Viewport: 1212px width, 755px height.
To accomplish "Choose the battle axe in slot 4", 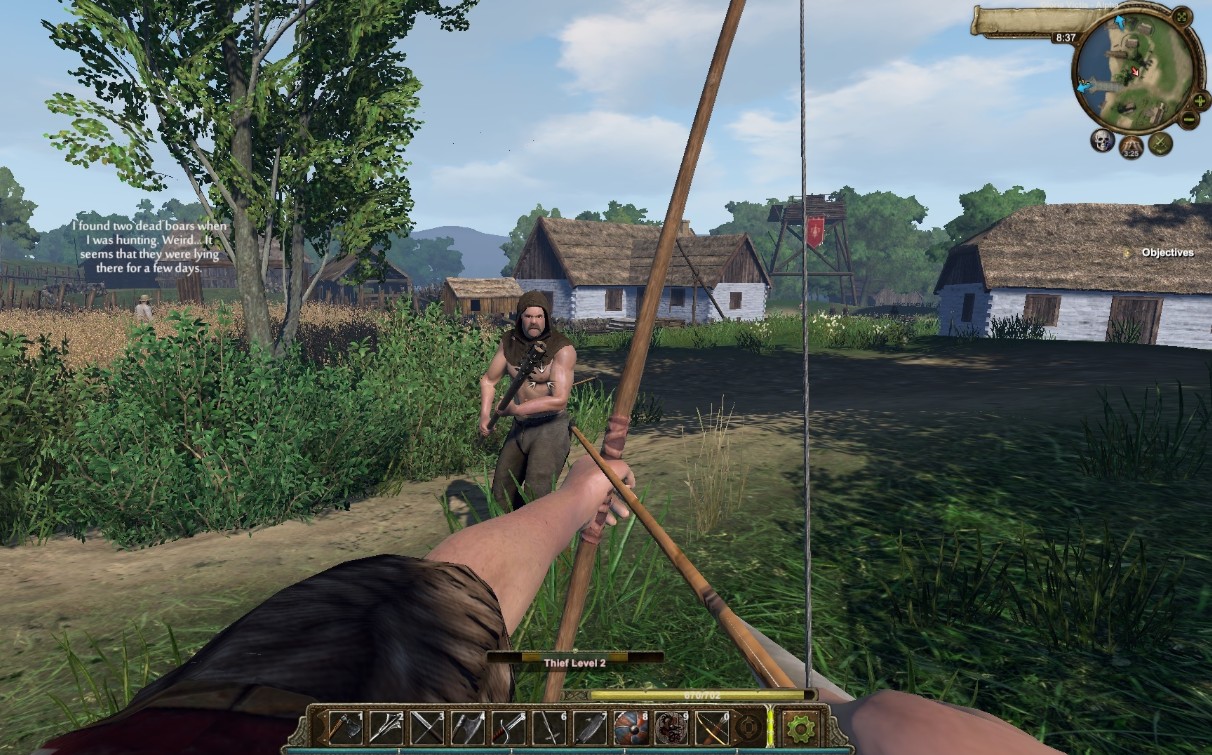I will [468, 727].
